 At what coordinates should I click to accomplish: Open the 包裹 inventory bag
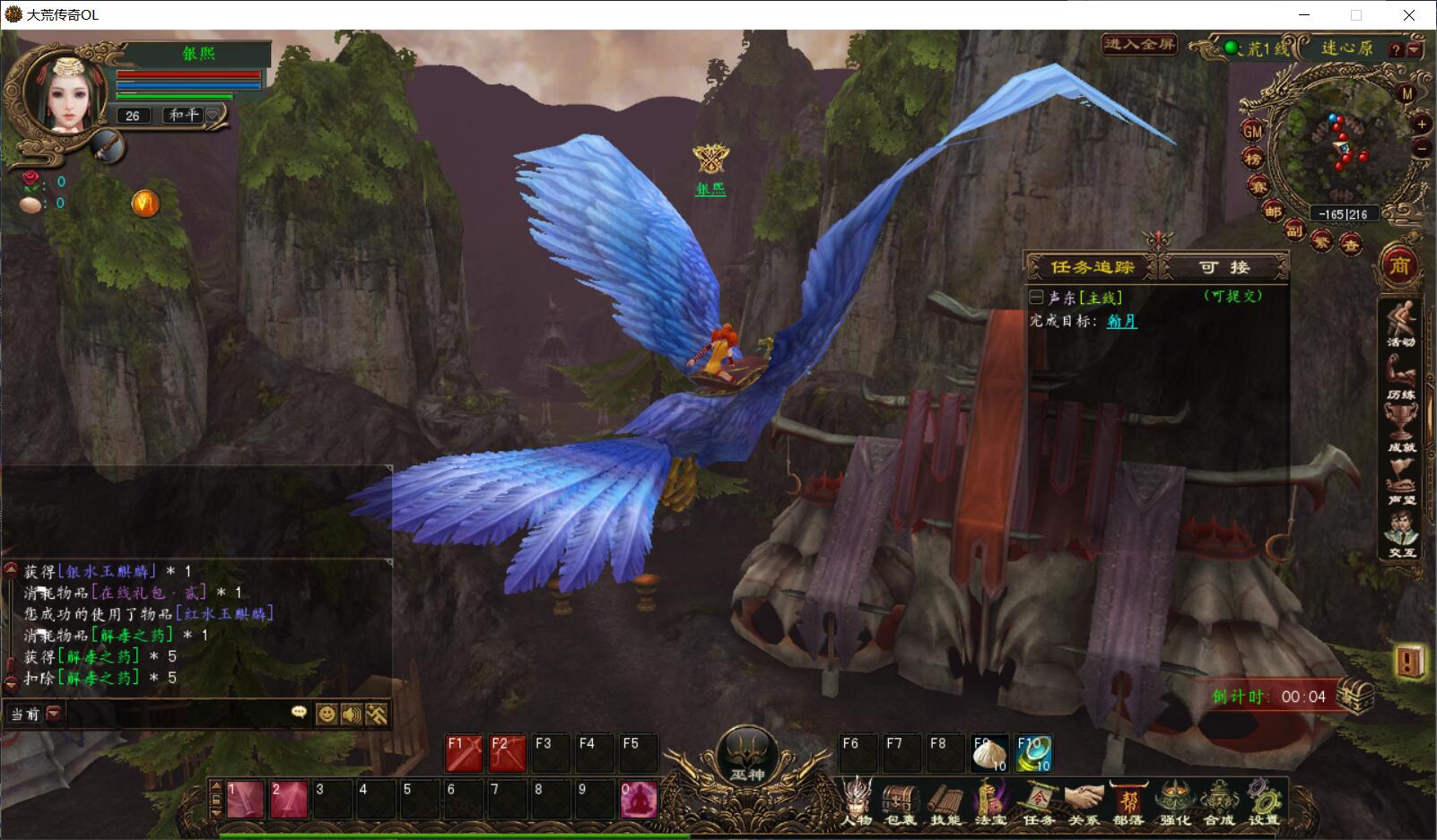point(901,802)
